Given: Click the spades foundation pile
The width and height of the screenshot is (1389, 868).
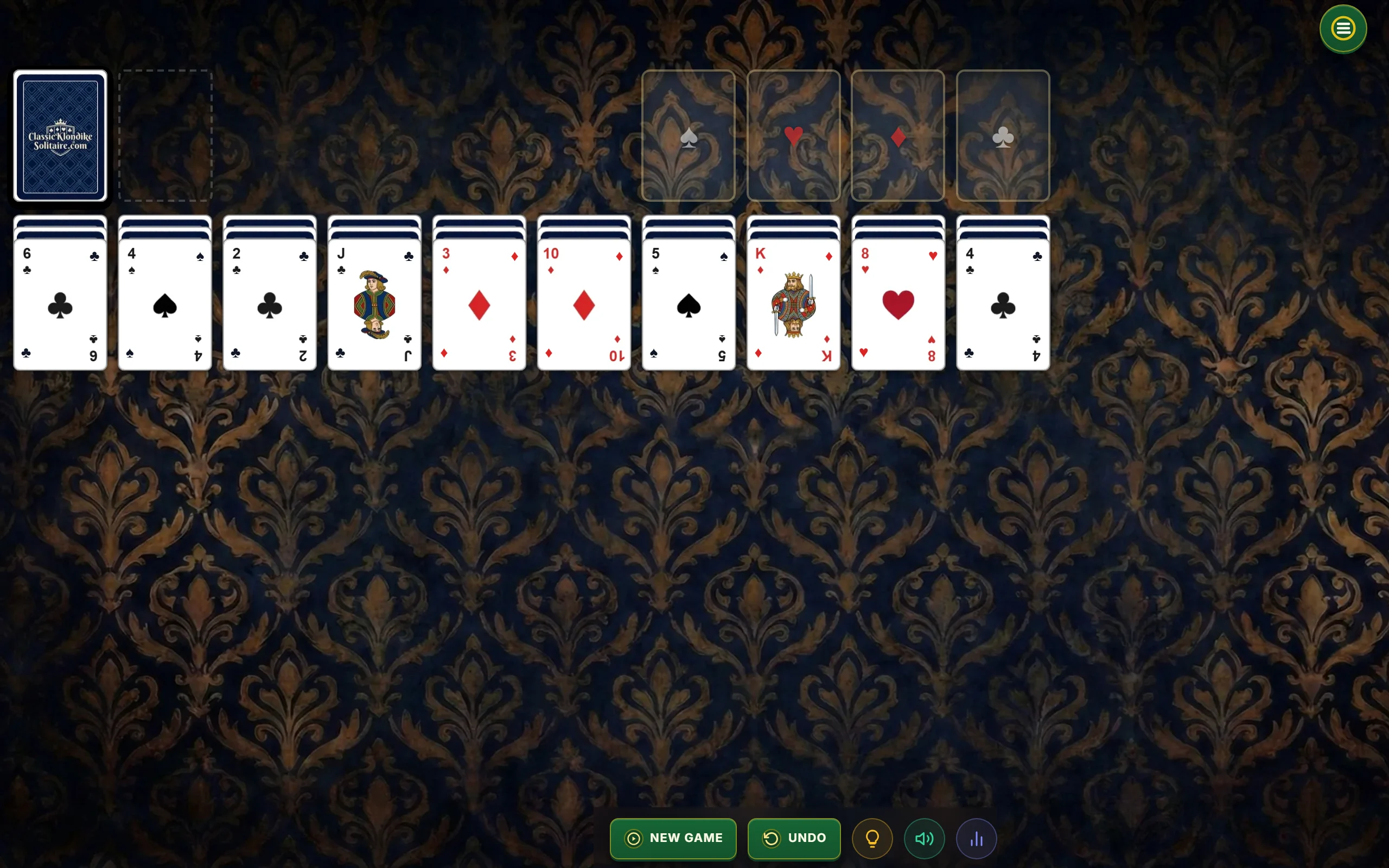Looking at the screenshot, I should pyautogui.click(x=689, y=136).
